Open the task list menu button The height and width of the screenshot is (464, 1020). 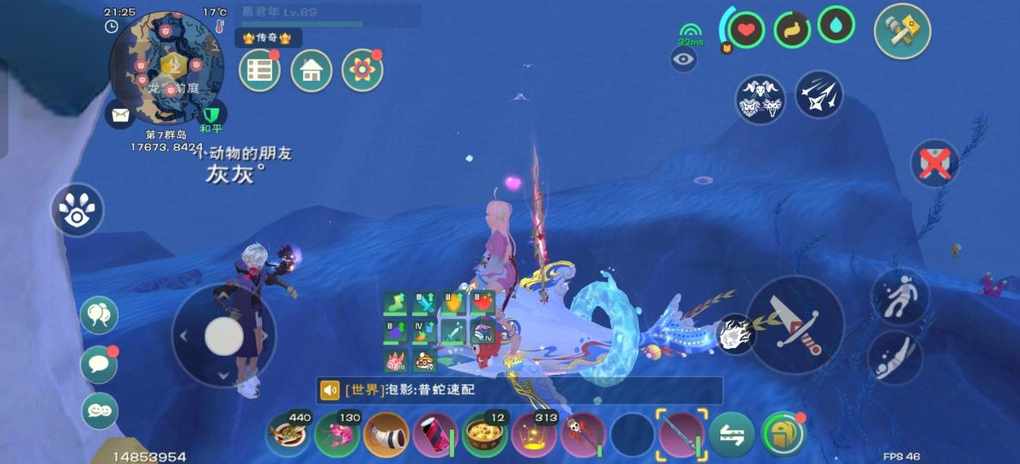259,70
